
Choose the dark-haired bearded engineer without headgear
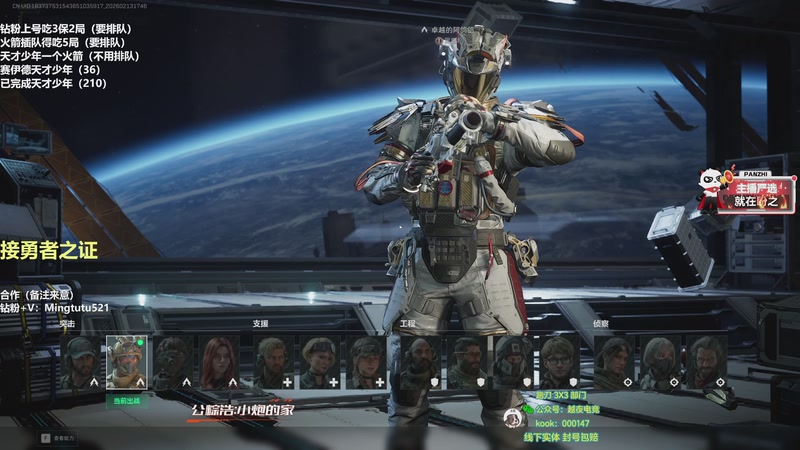tap(467, 361)
